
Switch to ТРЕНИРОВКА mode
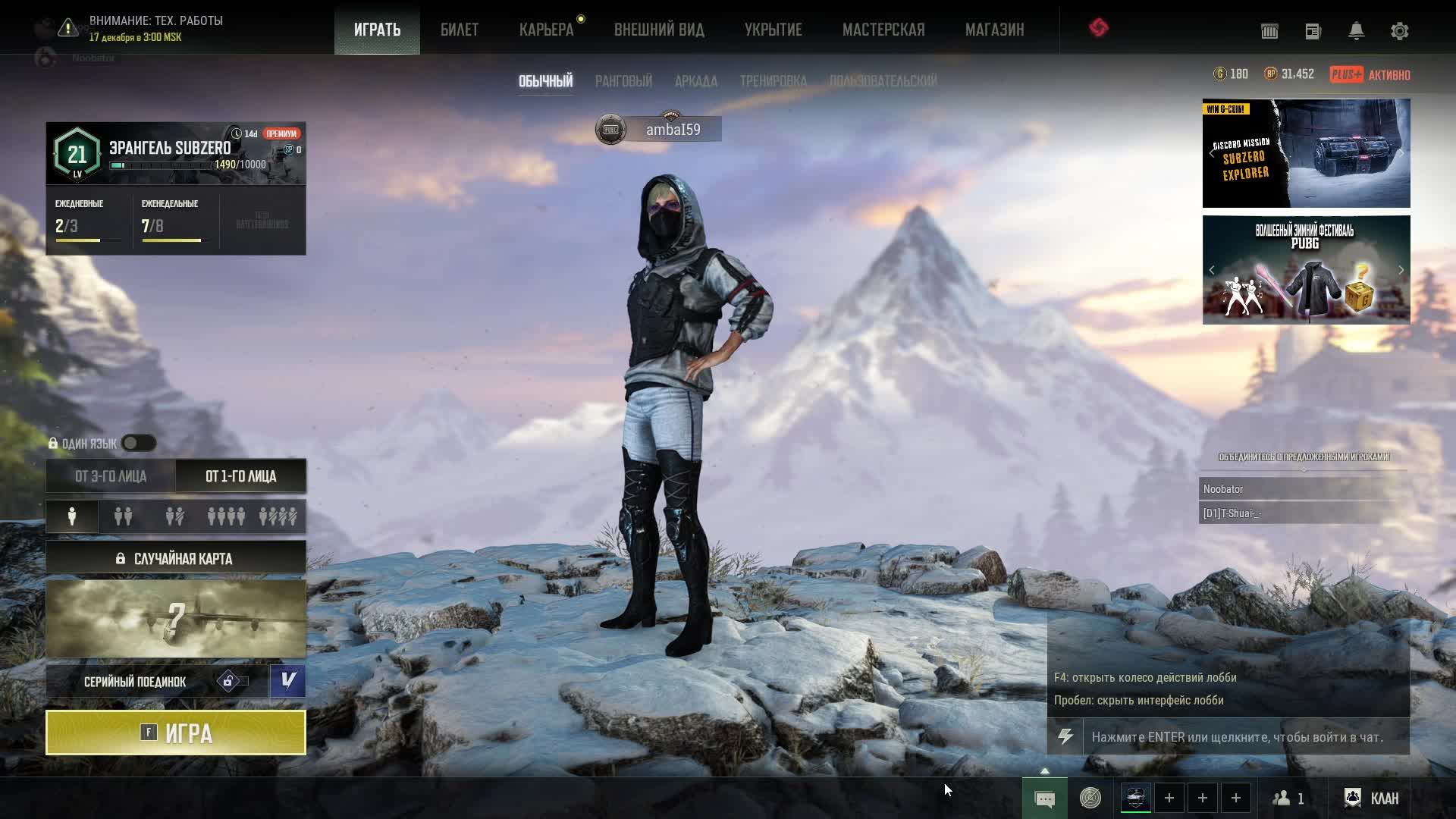(773, 81)
